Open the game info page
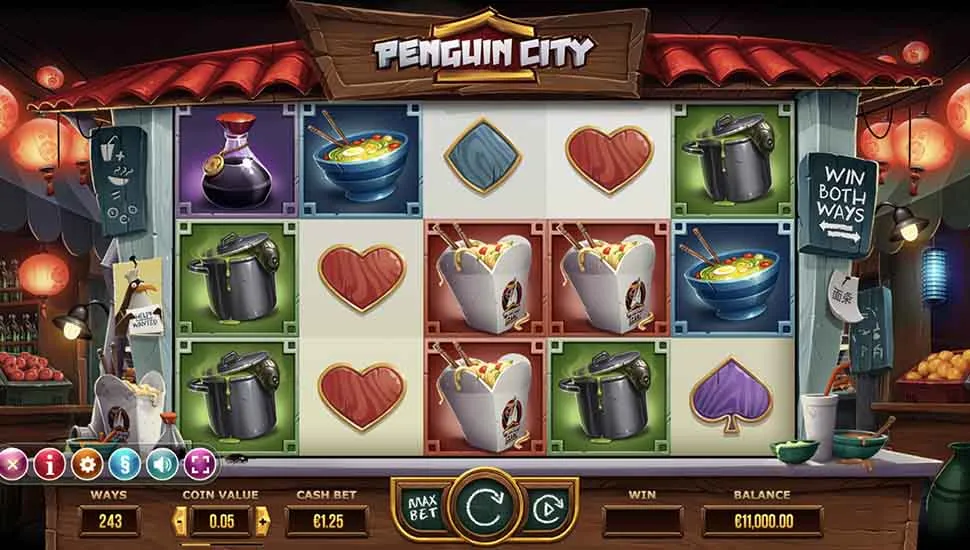This screenshot has height=550, width=970. pyautogui.click(x=48, y=464)
